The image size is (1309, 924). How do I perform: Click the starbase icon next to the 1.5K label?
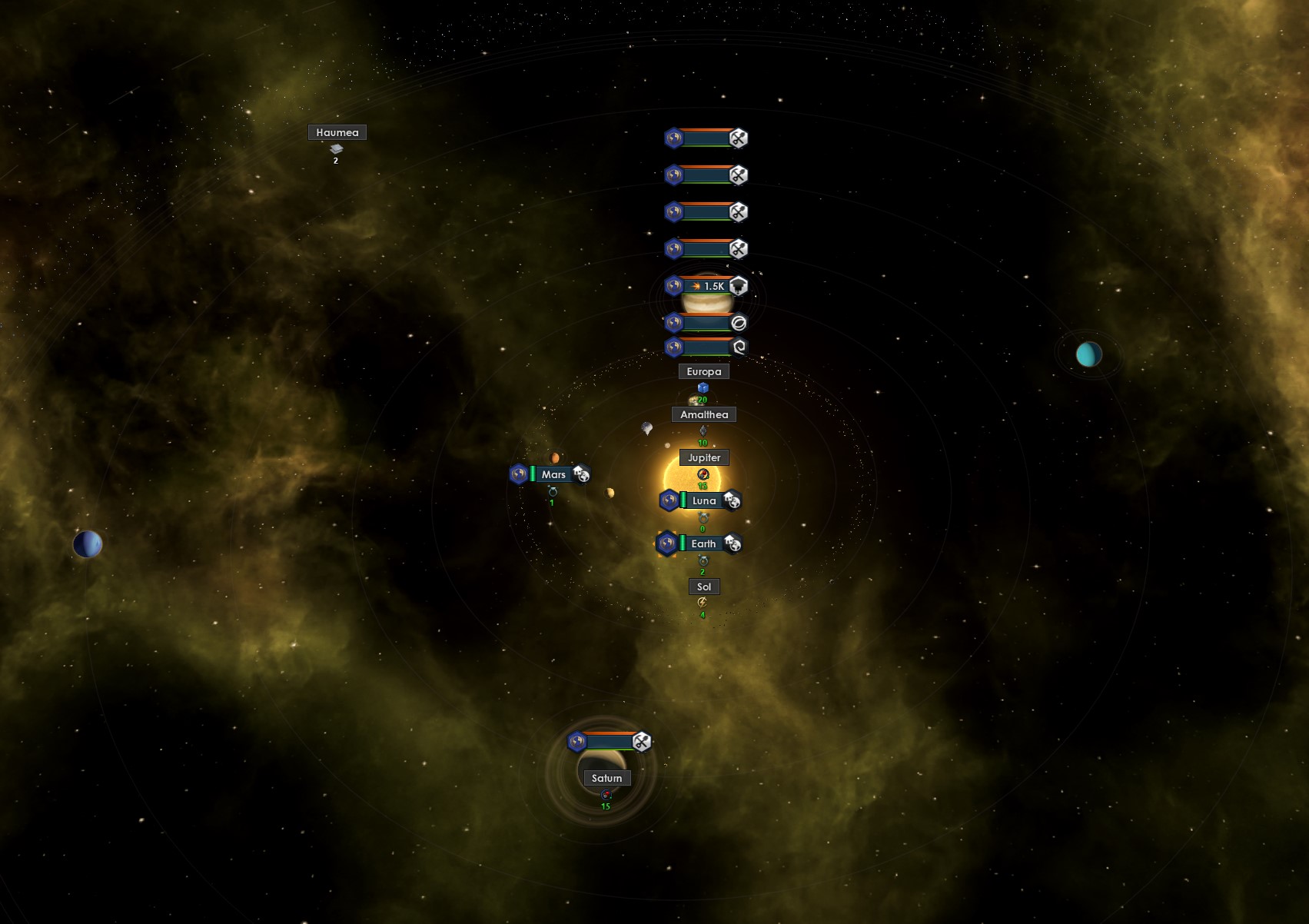tap(737, 284)
